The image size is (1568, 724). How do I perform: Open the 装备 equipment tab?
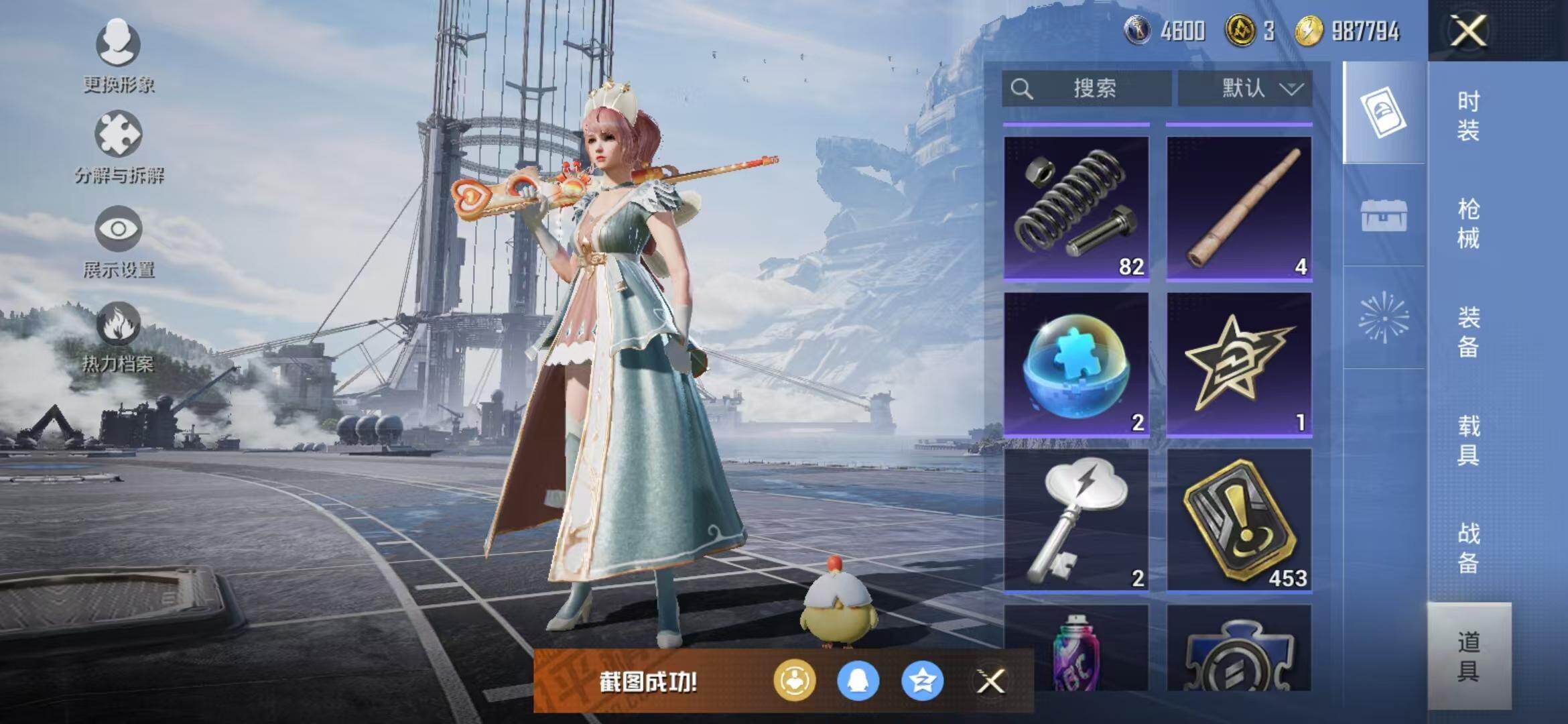pos(1468,331)
